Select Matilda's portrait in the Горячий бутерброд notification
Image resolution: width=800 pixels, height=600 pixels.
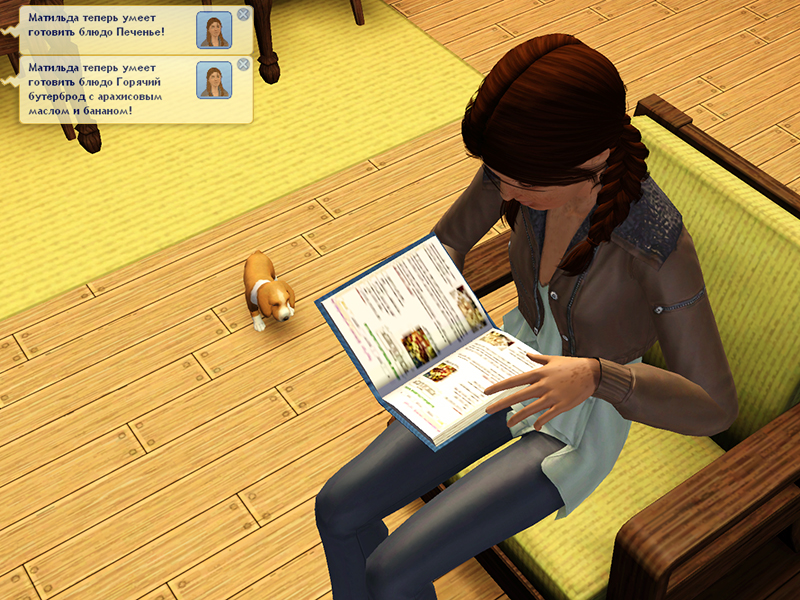[213, 80]
